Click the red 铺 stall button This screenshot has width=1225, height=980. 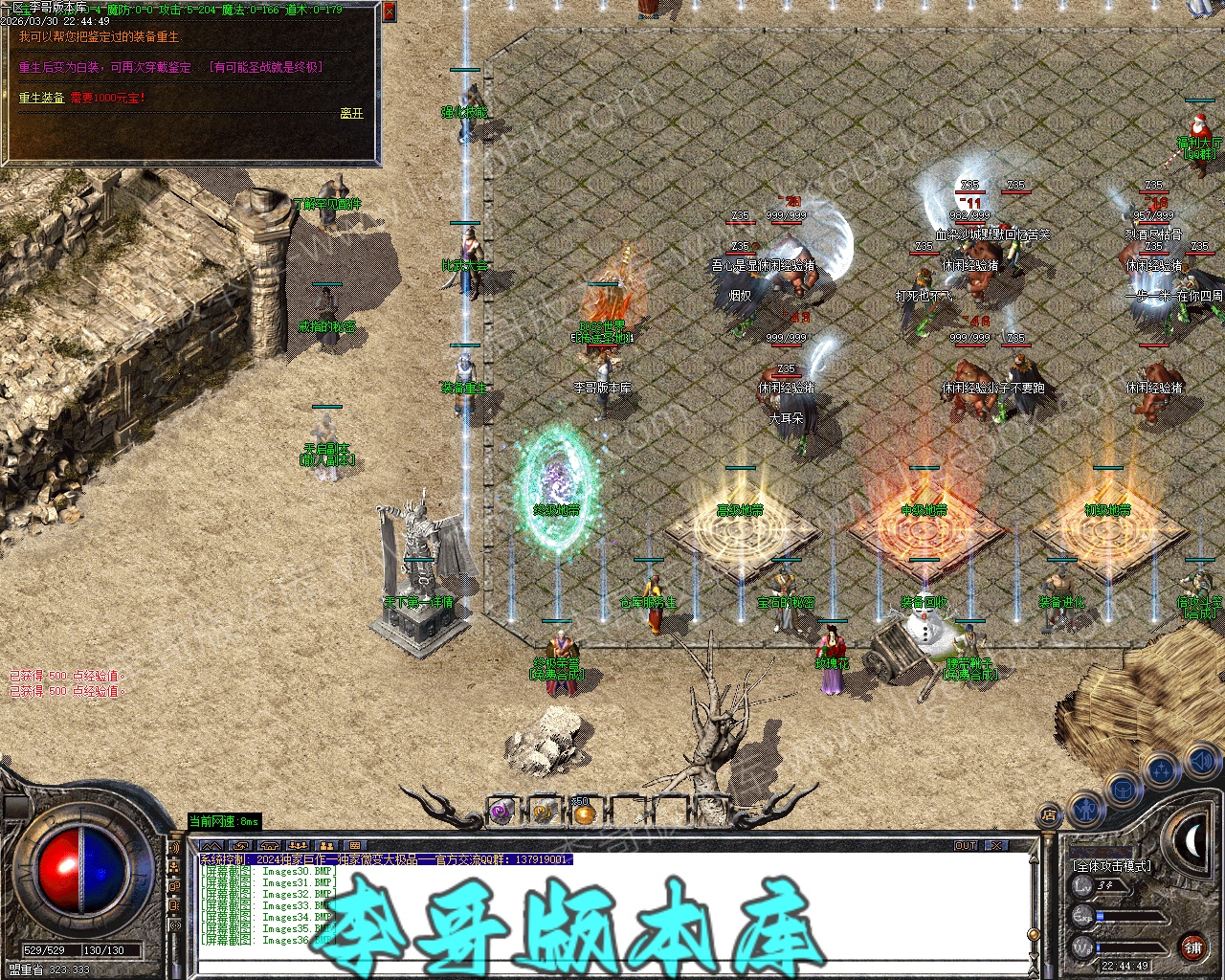1192,947
